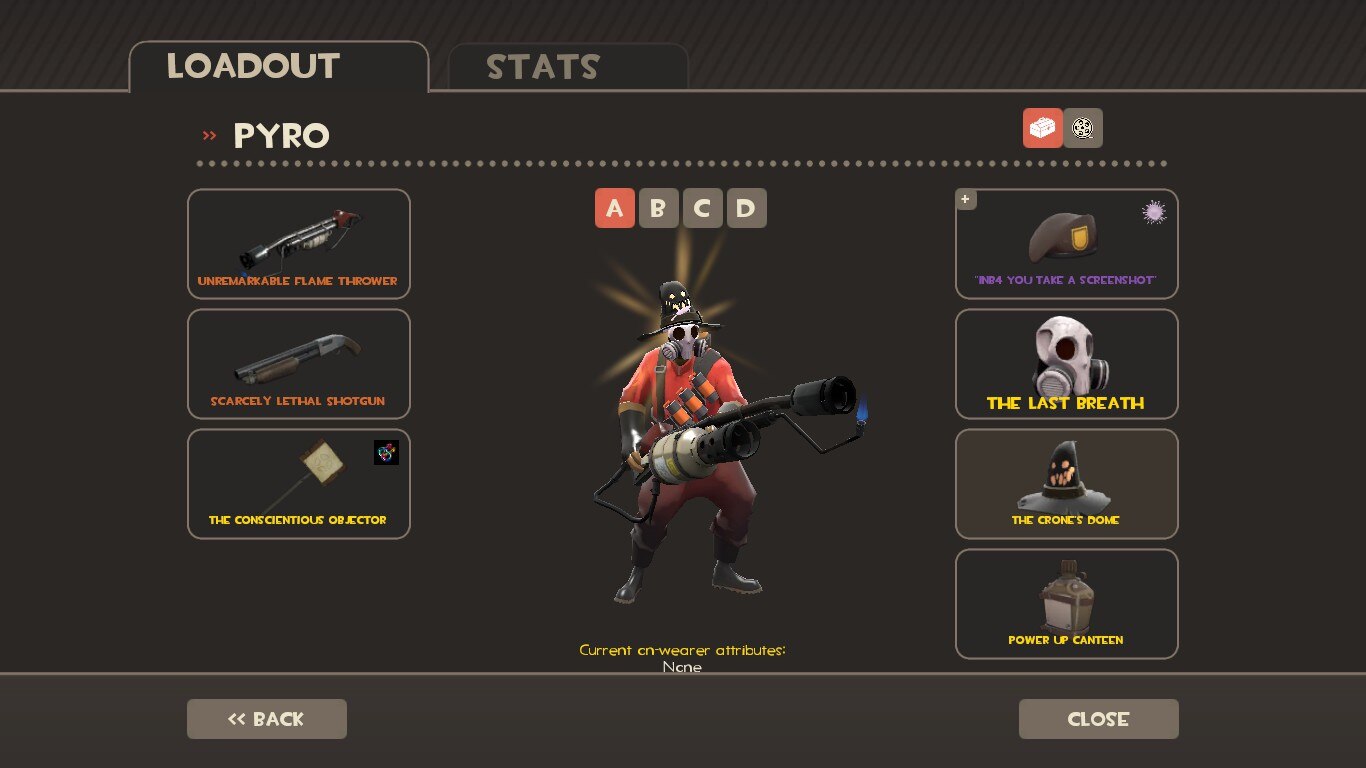Select the Power Up Canteen slot

[1066, 603]
